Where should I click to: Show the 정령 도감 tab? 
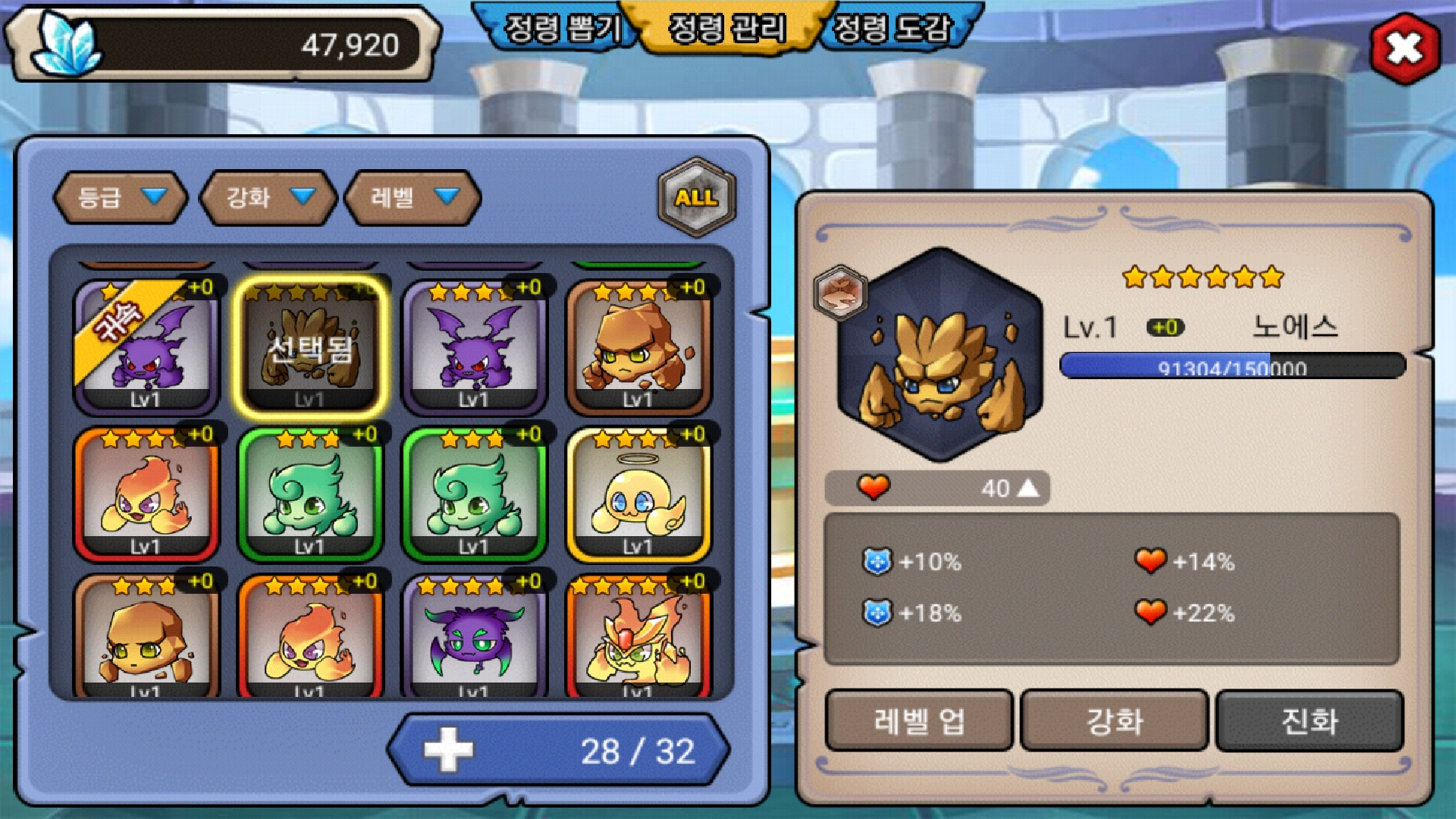[x=893, y=29]
